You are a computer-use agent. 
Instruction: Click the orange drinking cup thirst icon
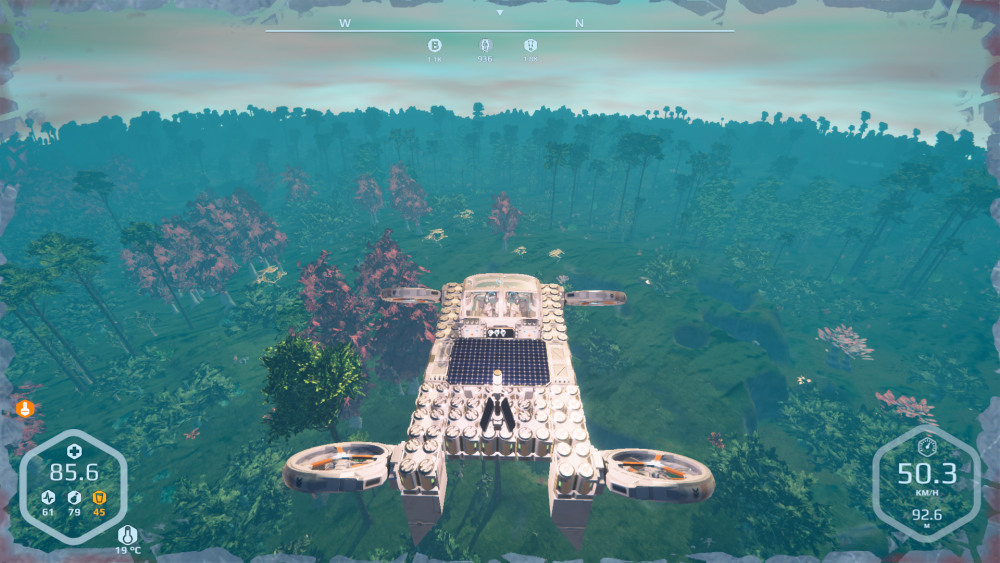(x=99, y=497)
